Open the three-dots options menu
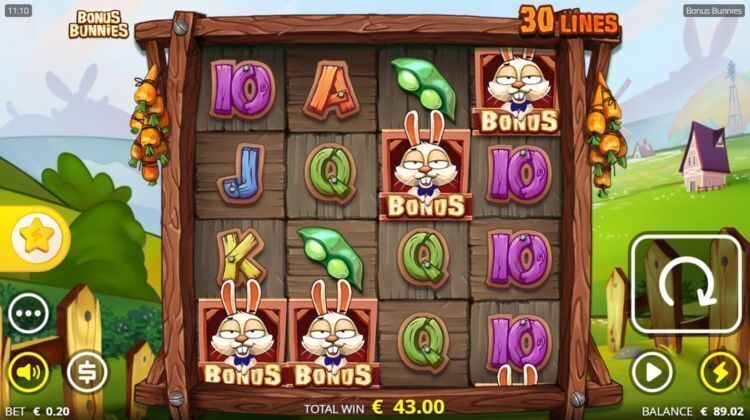750x420 pixels. click(28, 315)
